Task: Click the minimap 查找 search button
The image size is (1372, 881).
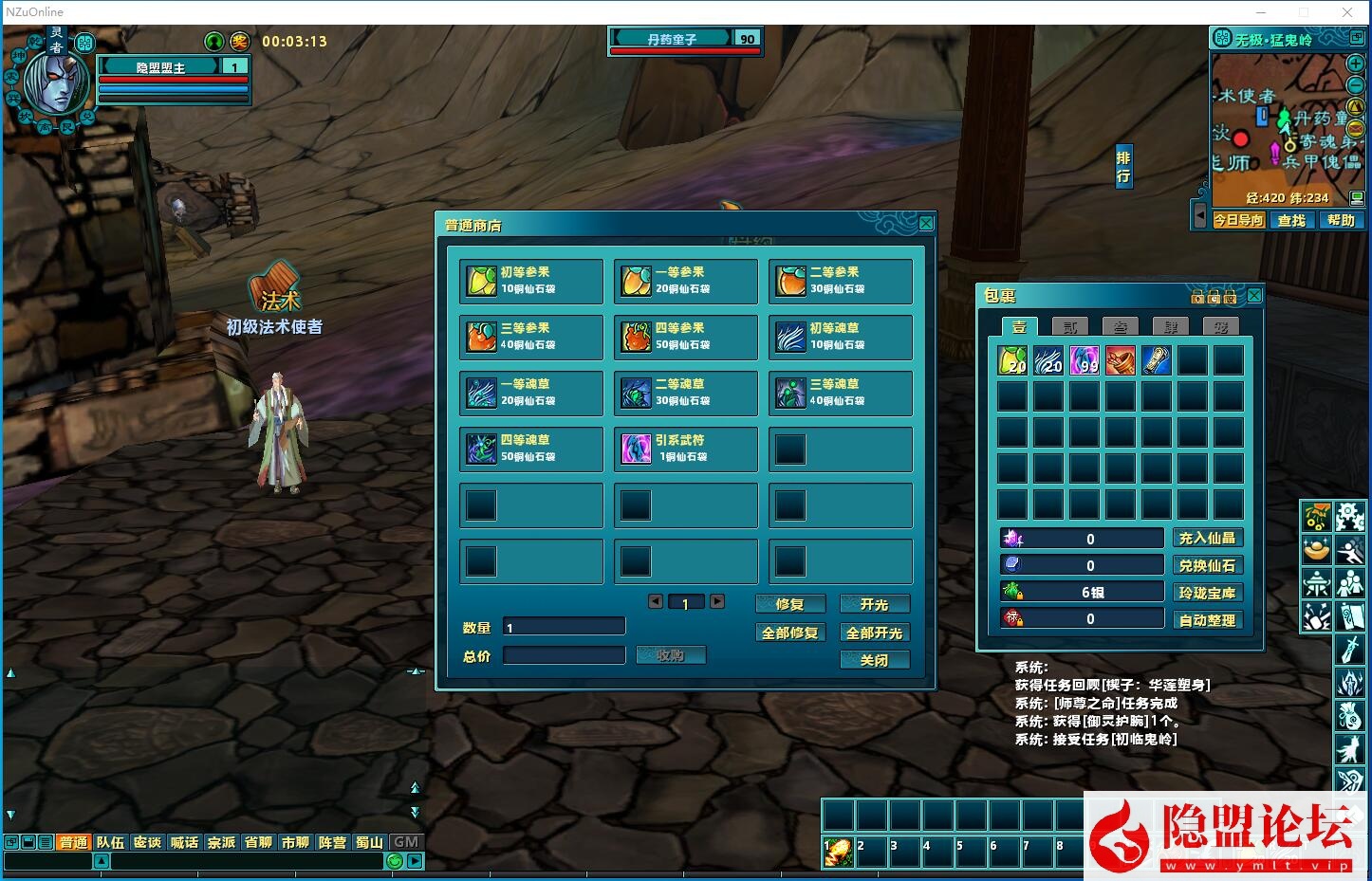Action: 1291,220
